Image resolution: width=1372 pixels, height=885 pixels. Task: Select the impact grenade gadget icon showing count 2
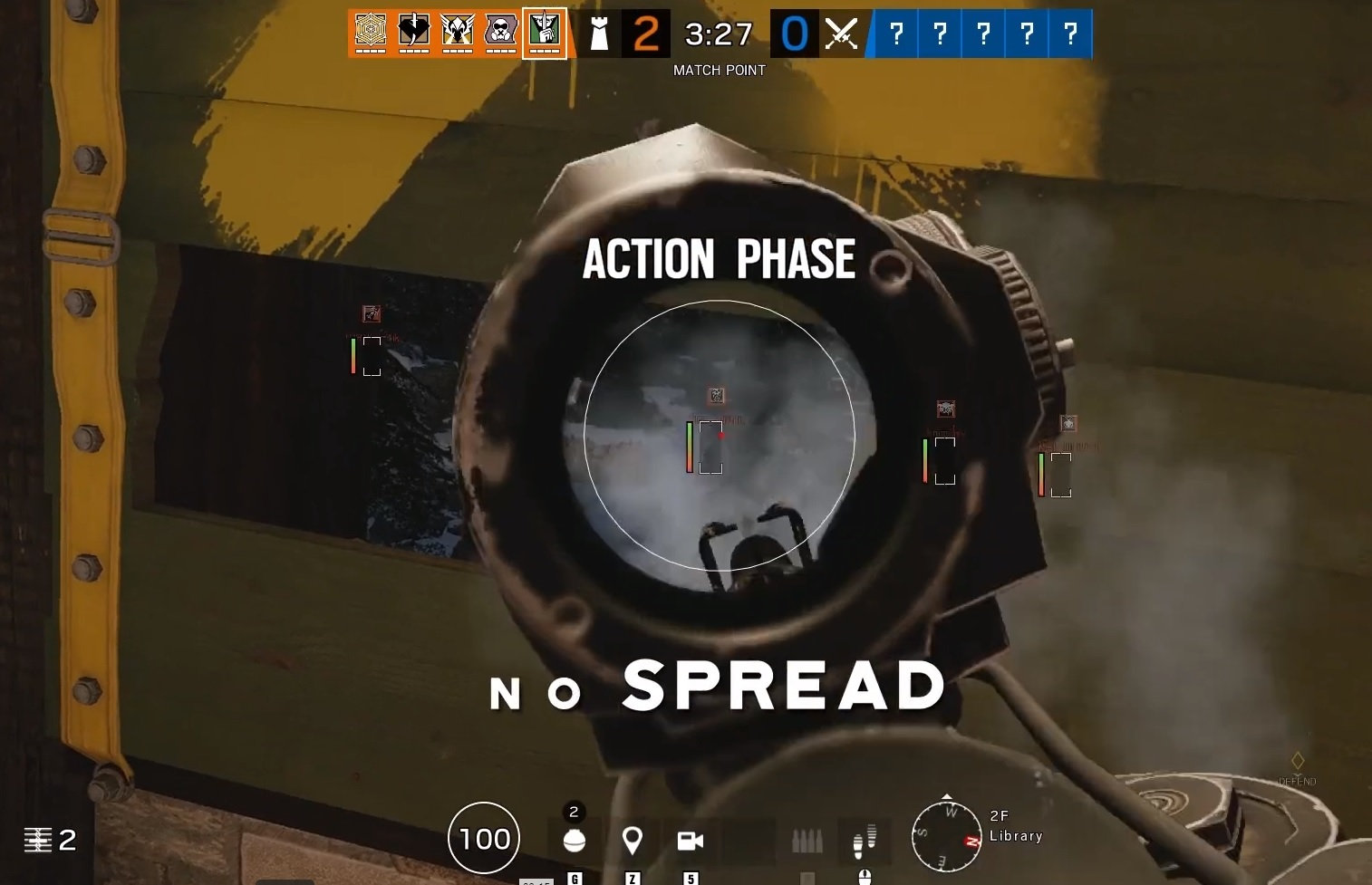click(x=574, y=840)
